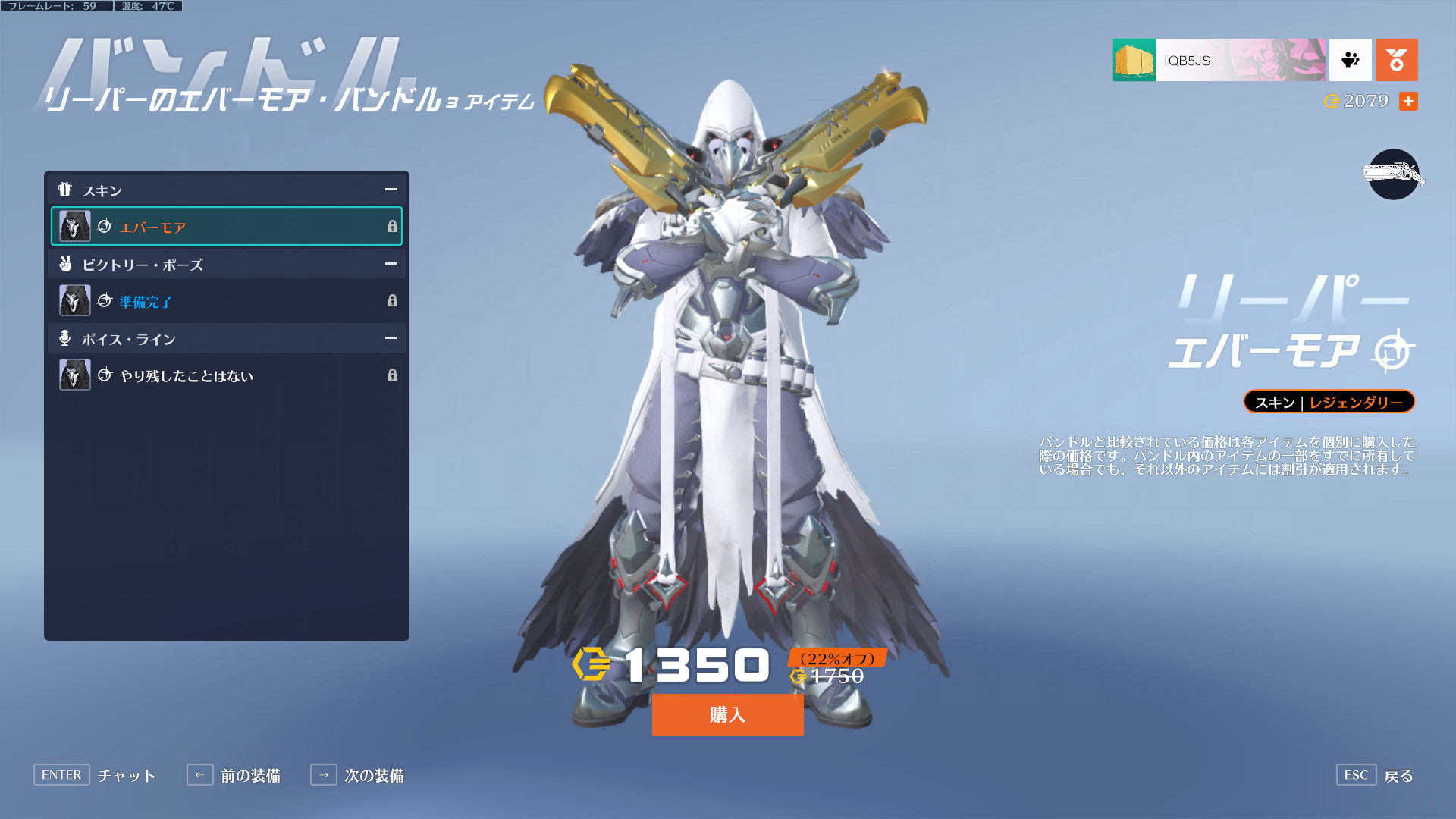The image size is (1456, 819).
Task: Add coins with the orange plus button
Action: [x=1408, y=102]
